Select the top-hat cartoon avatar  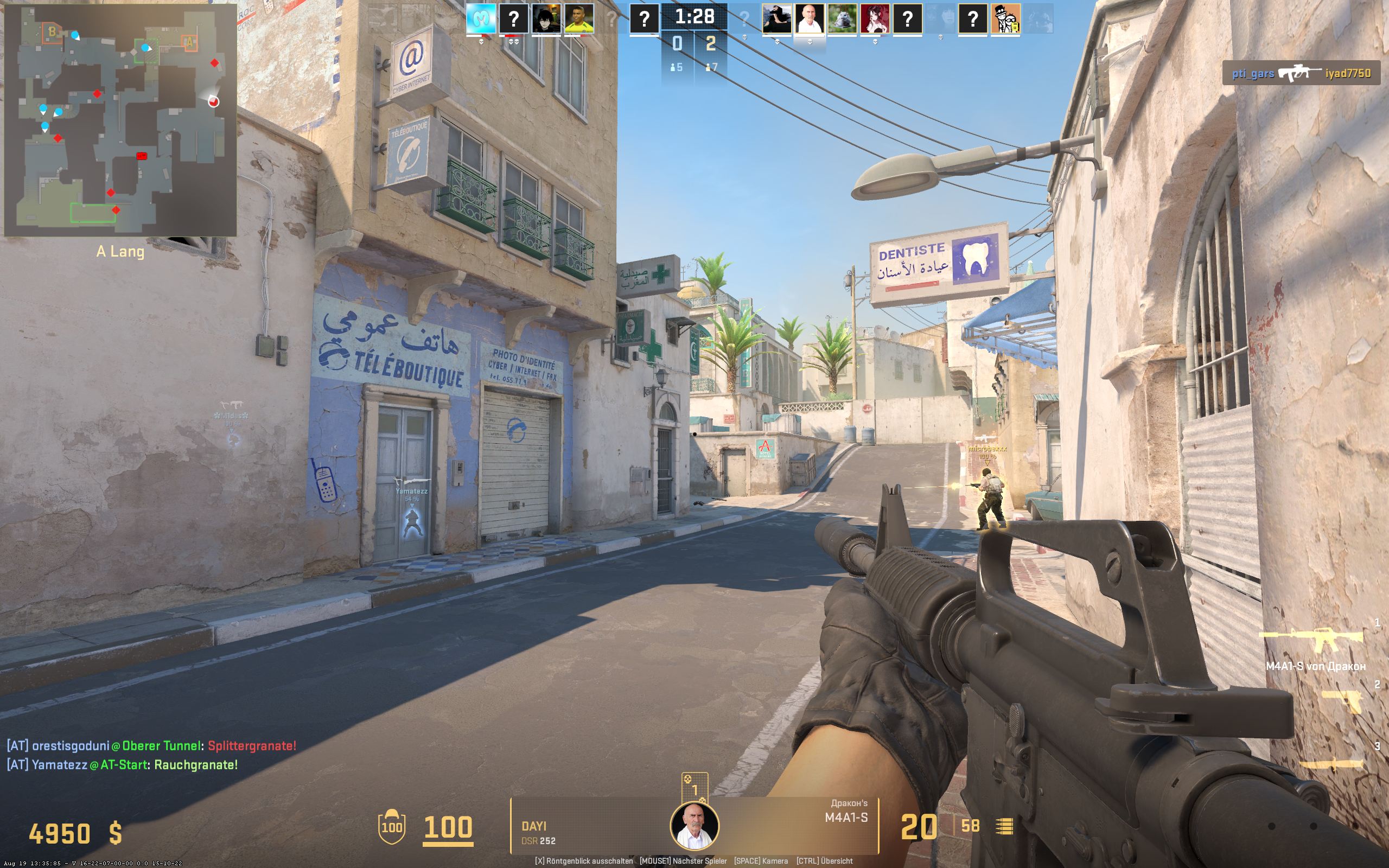point(1005,18)
